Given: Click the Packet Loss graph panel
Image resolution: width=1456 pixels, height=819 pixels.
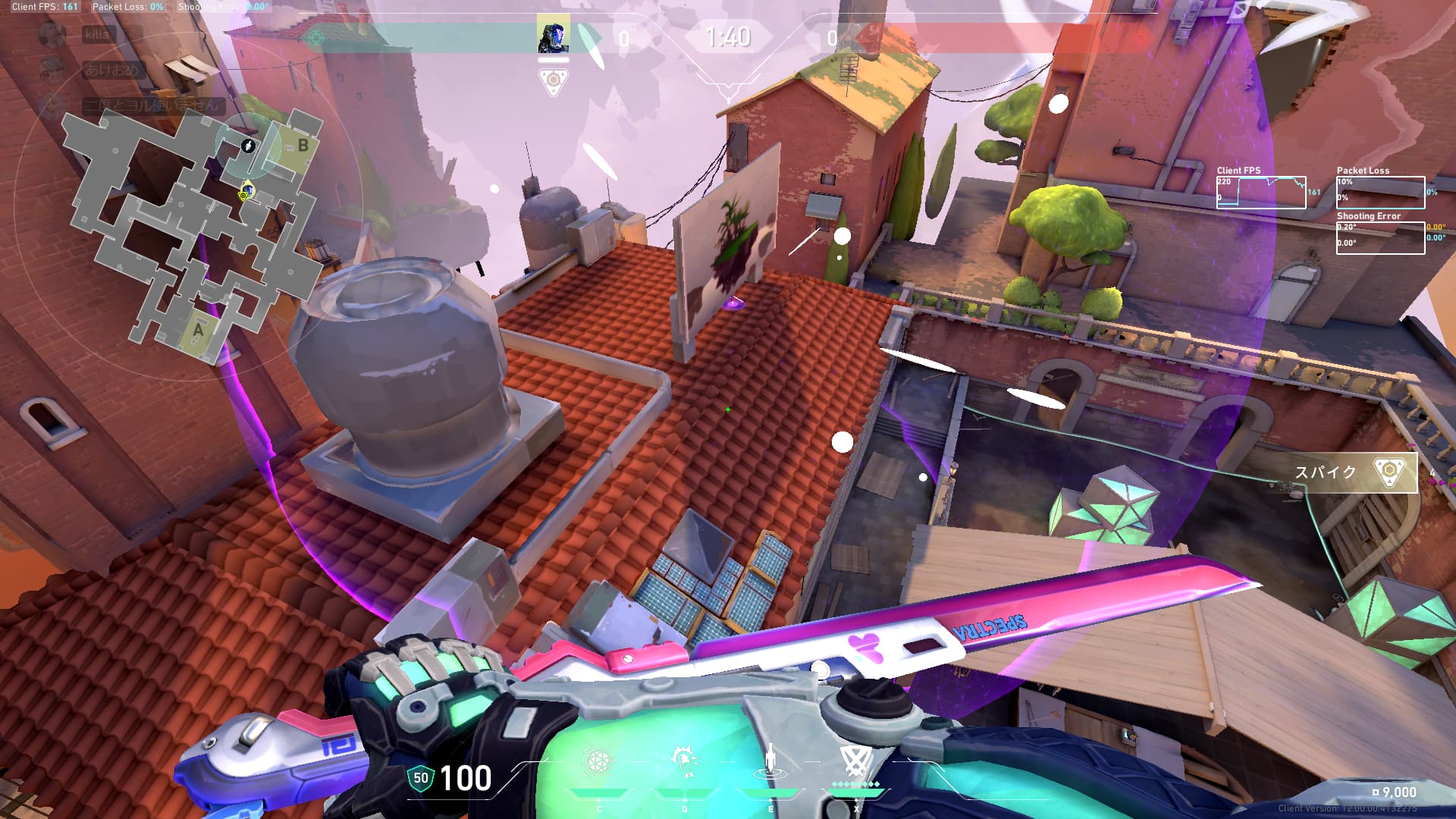Looking at the screenshot, I should click(1380, 193).
